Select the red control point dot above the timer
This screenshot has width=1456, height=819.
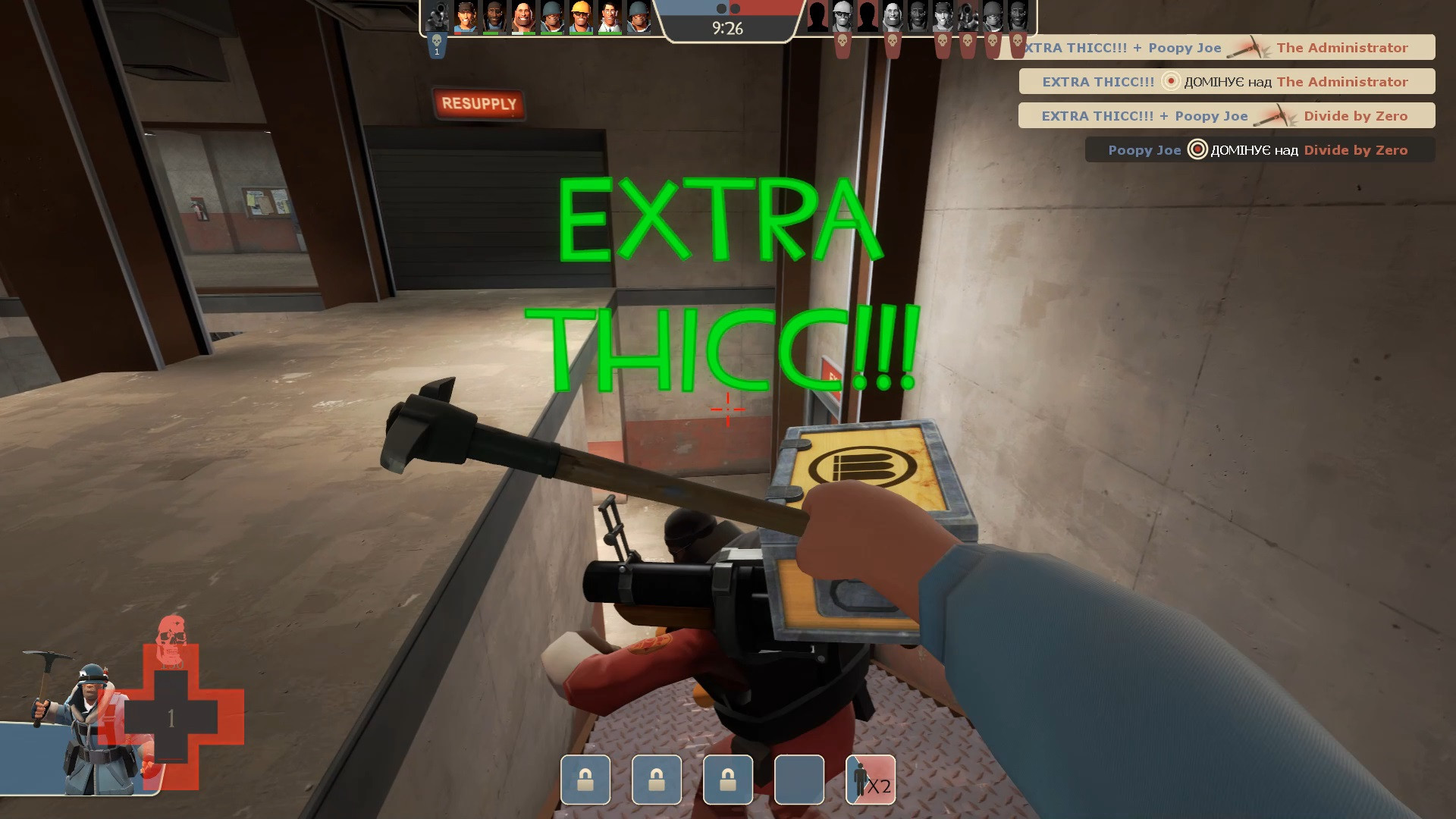click(x=735, y=10)
